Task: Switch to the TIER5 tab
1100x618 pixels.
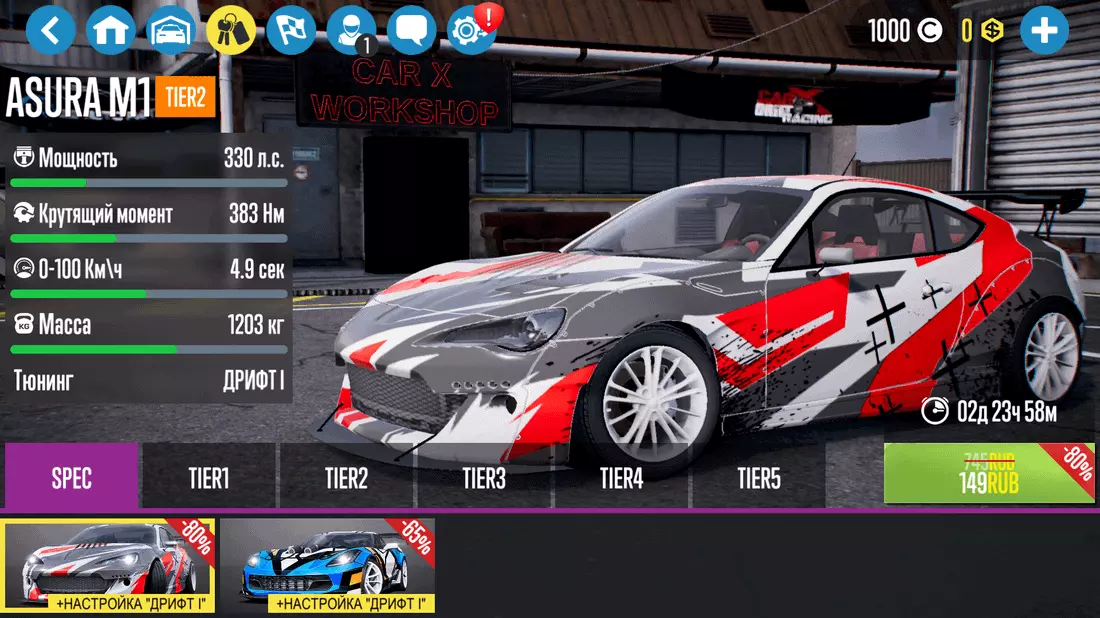Action: (x=758, y=478)
